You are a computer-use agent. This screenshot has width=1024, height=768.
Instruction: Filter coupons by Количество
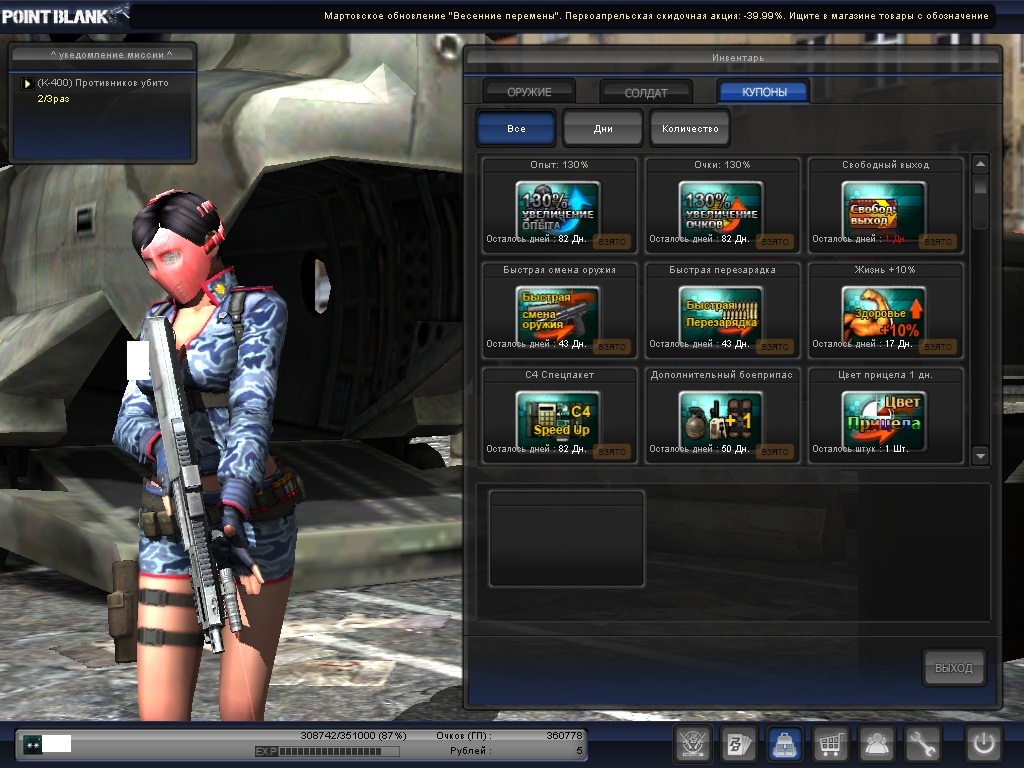point(690,129)
